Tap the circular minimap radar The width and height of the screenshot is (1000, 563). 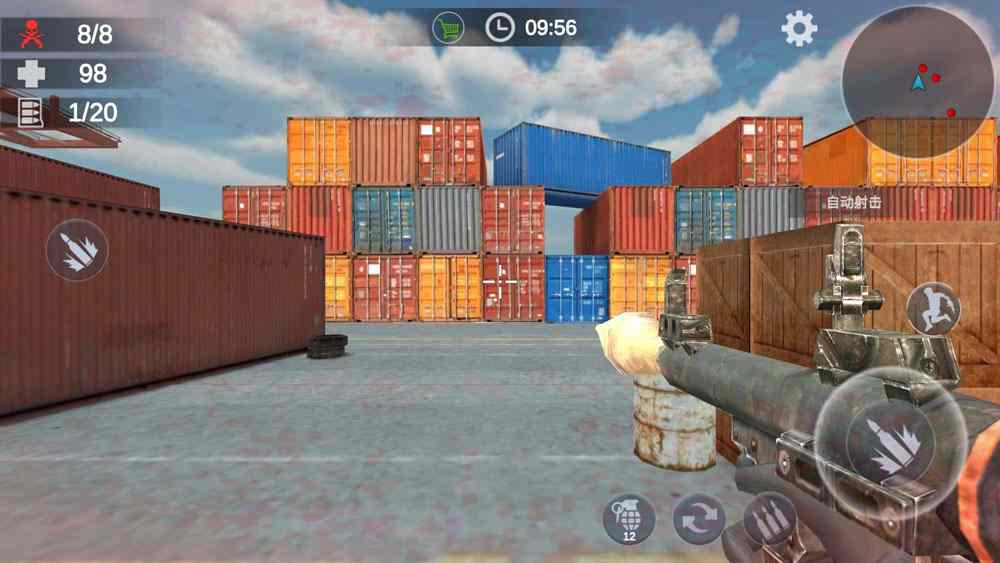[x=917, y=78]
